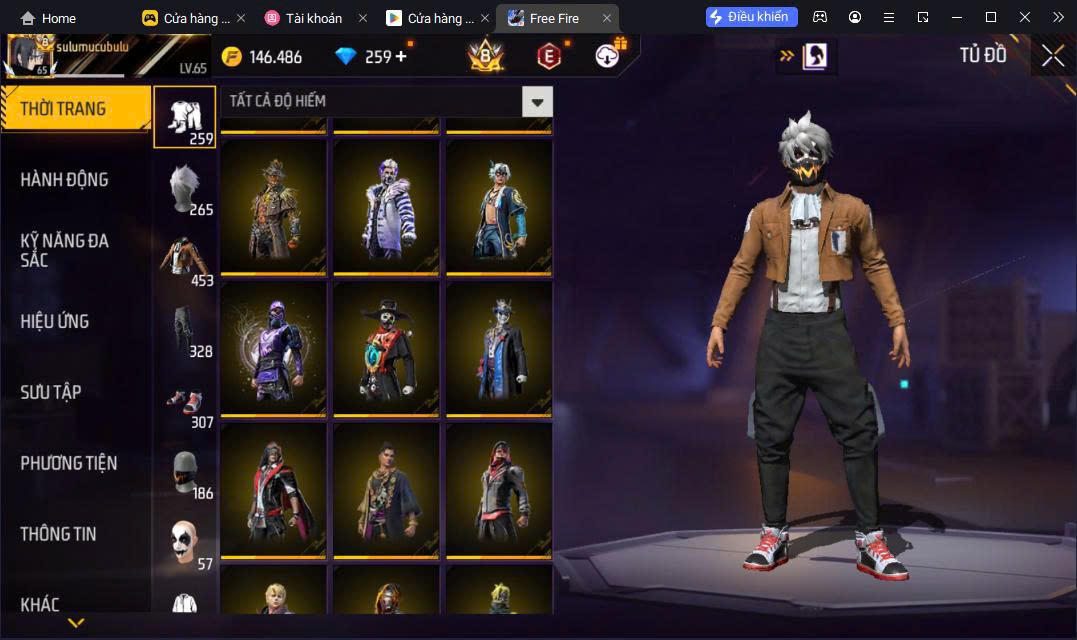Choose the white and purple striped coat outfit

pyautogui.click(x=386, y=206)
